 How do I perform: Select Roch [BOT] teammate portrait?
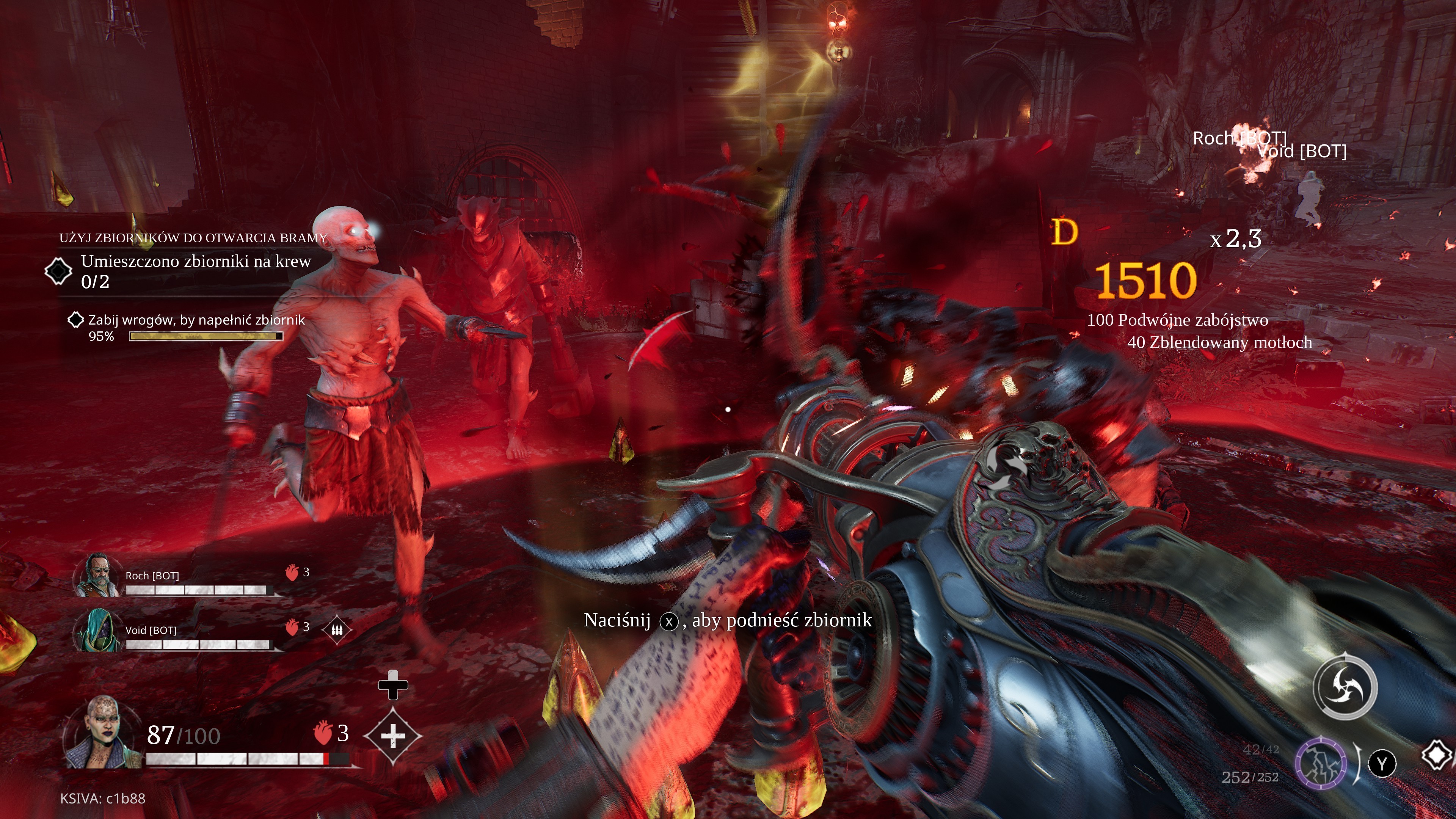pyautogui.click(x=98, y=575)
